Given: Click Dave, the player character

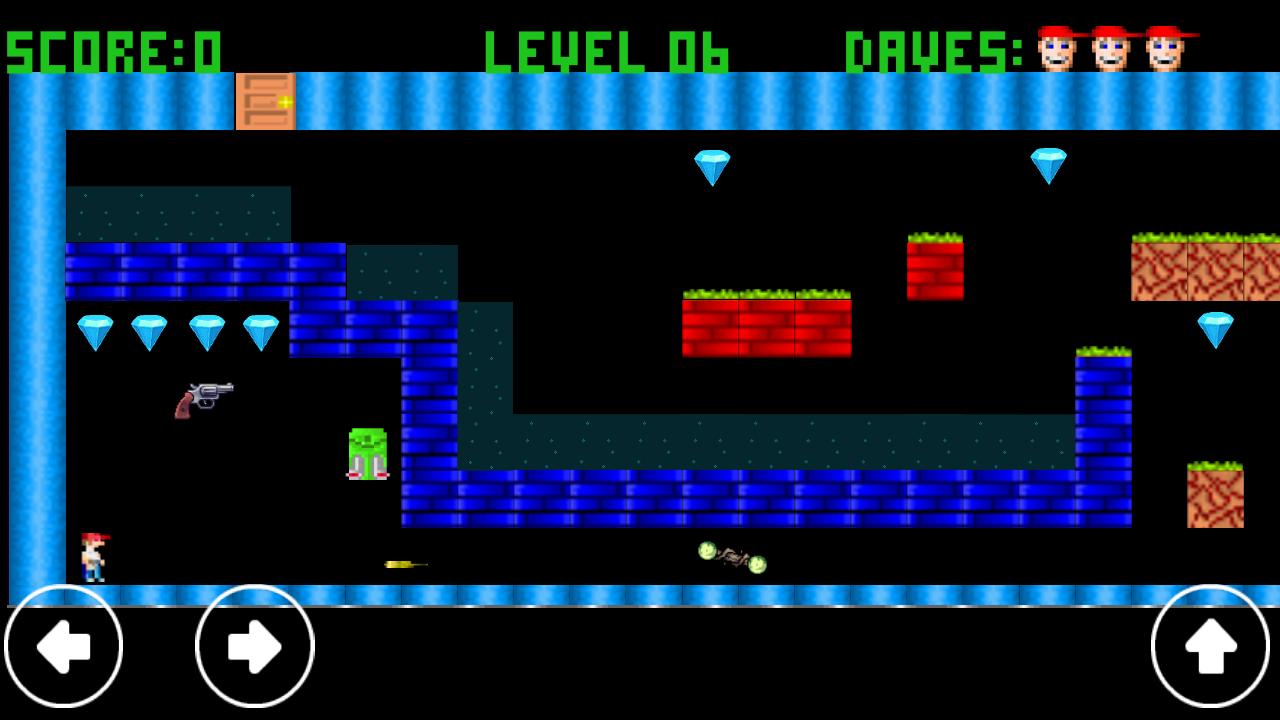Looking at the screenshot, I should tap(94, 555).
